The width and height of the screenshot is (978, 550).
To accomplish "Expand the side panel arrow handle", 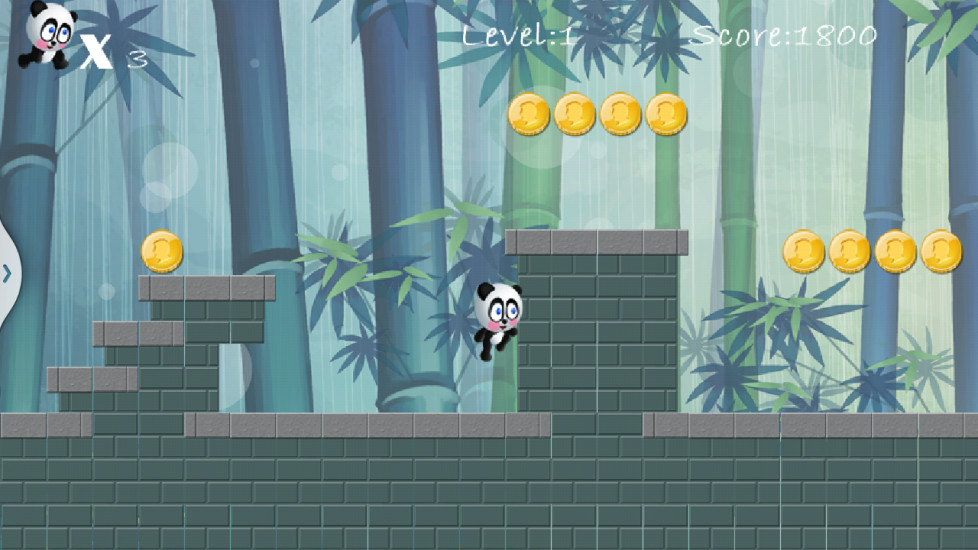I will (x=7, y=273).
